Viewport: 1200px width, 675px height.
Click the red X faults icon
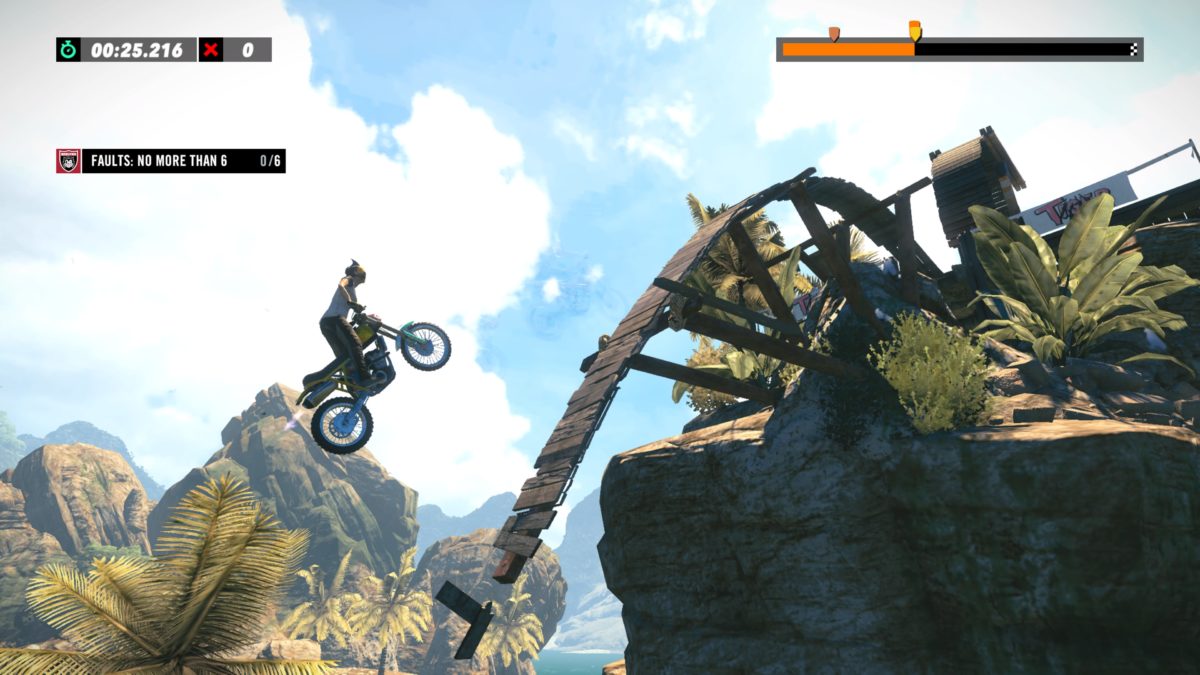coord(211,50)
